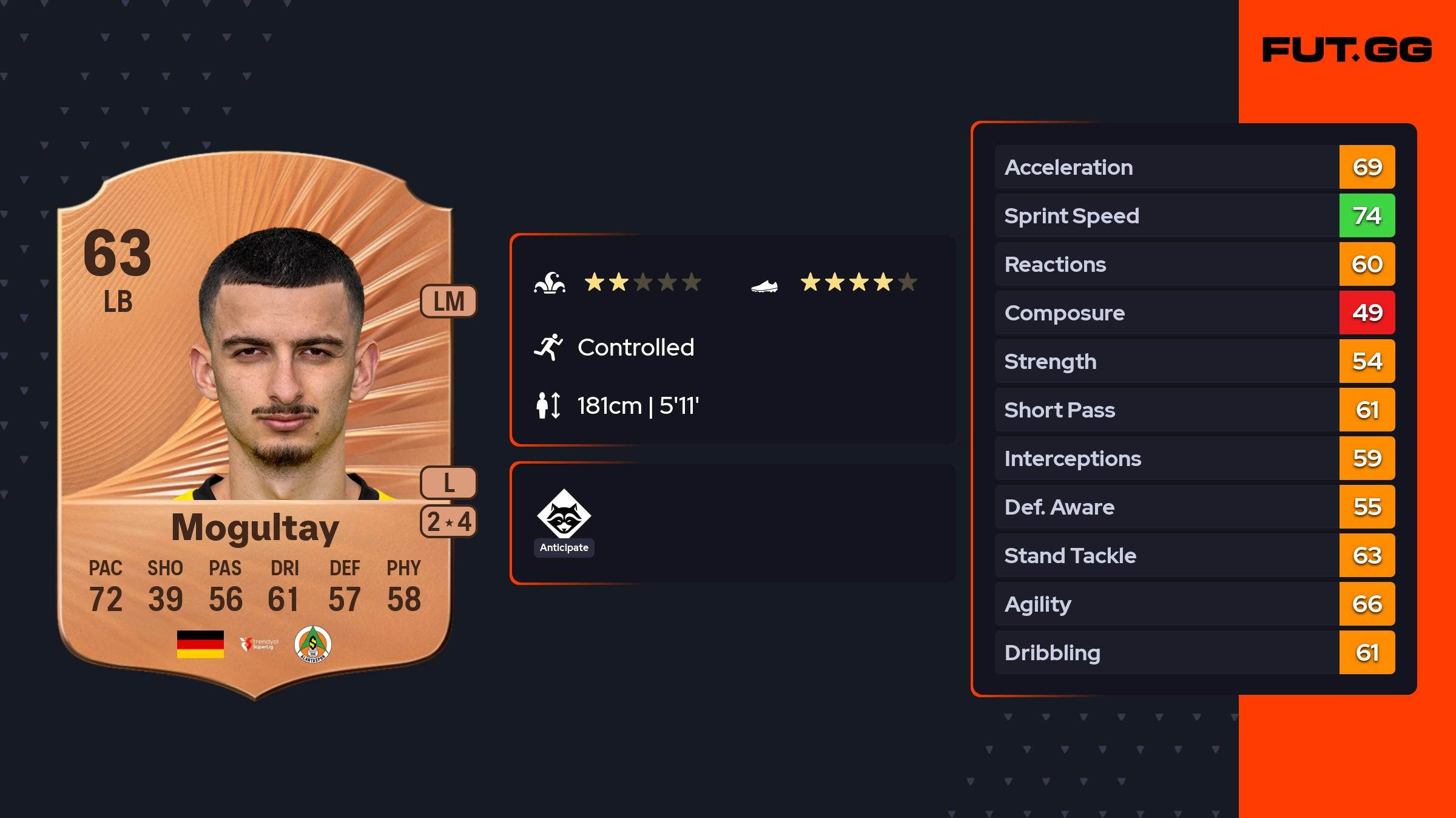Select the Mogultay player card
The width and height of the screenshot is (1456, 818).
(x=255, y=425)
